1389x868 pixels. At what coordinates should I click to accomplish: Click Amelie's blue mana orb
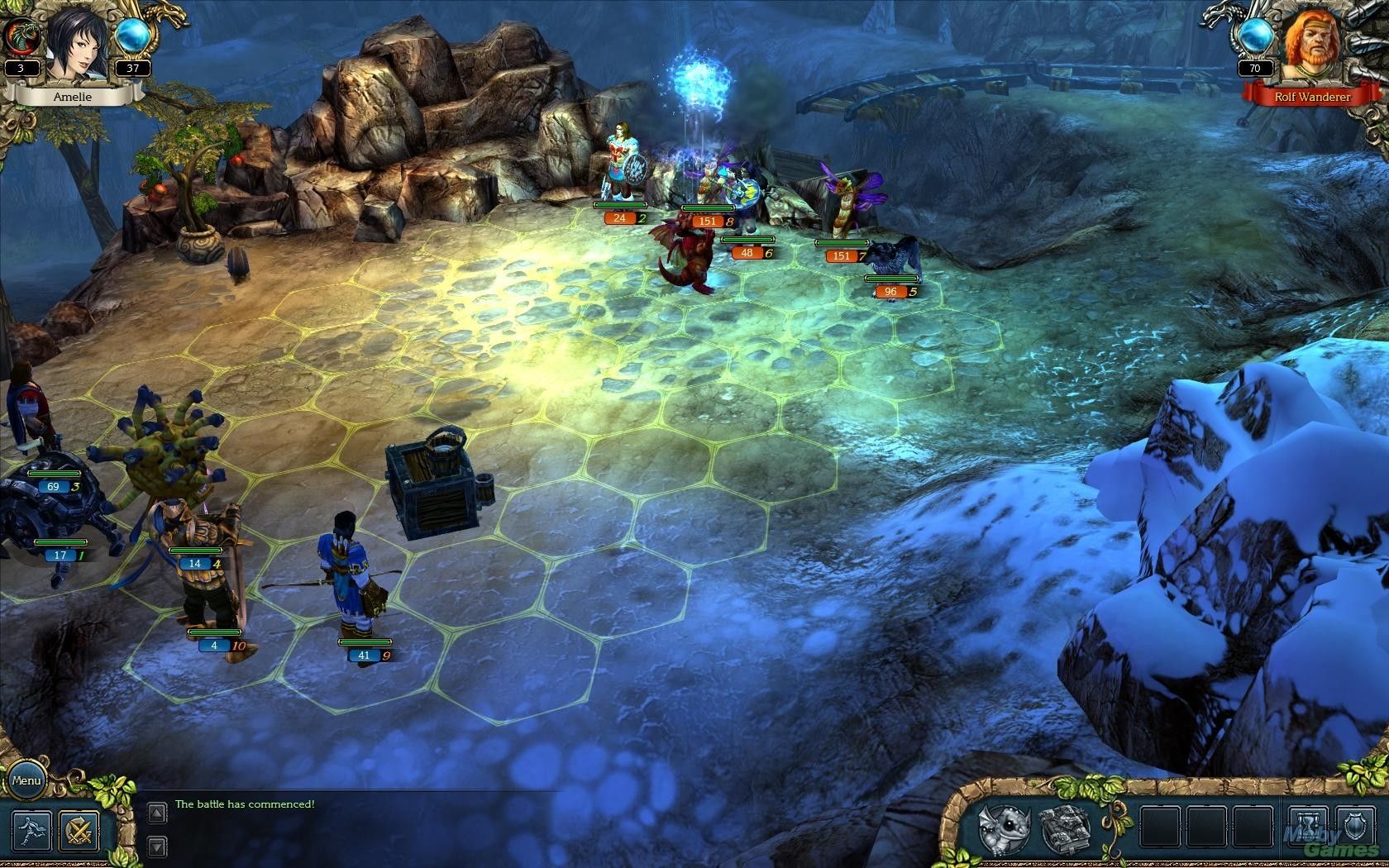tap(131, 36)
